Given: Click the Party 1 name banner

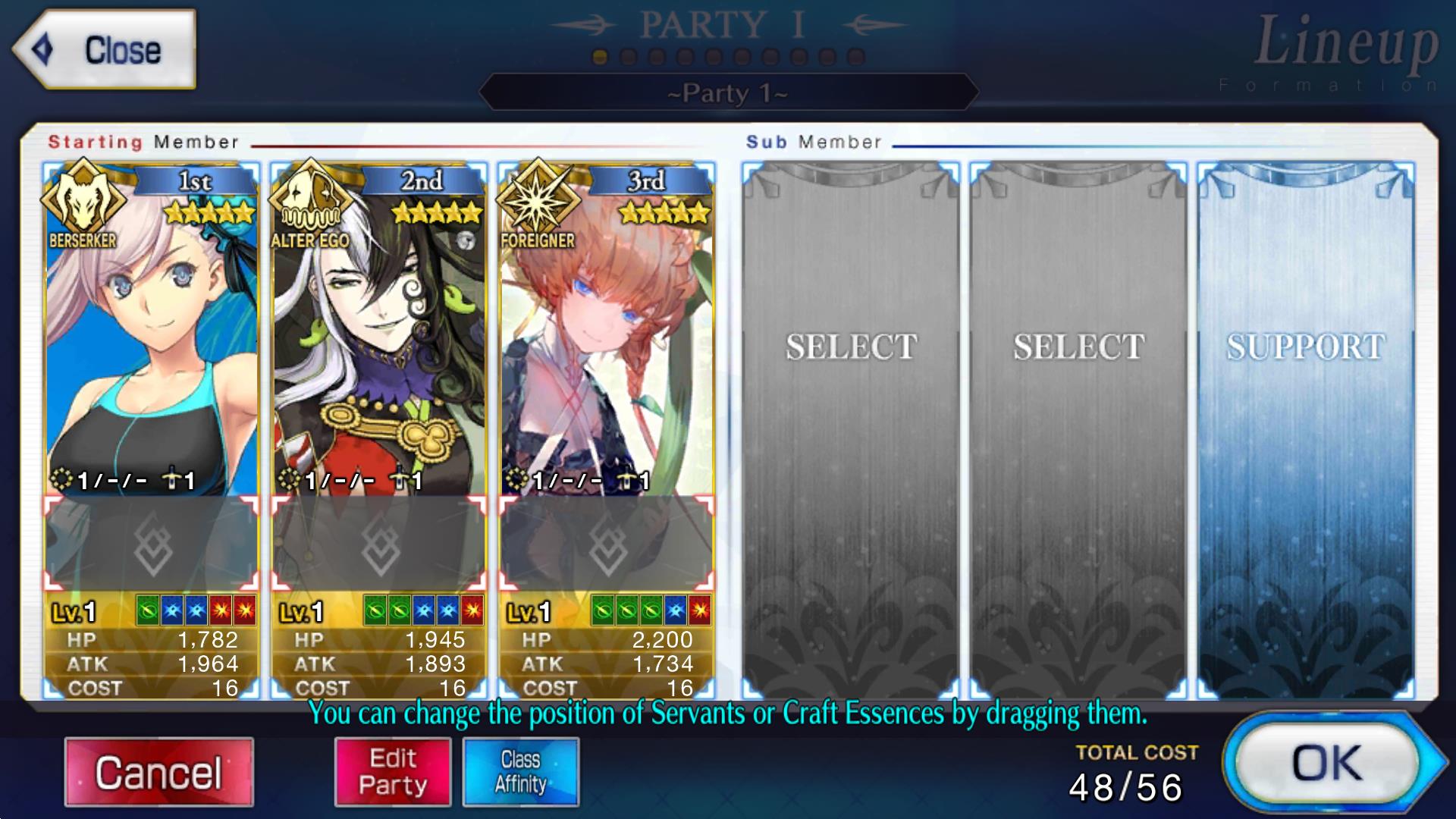Looking at the screenshot, I should 728,93.
